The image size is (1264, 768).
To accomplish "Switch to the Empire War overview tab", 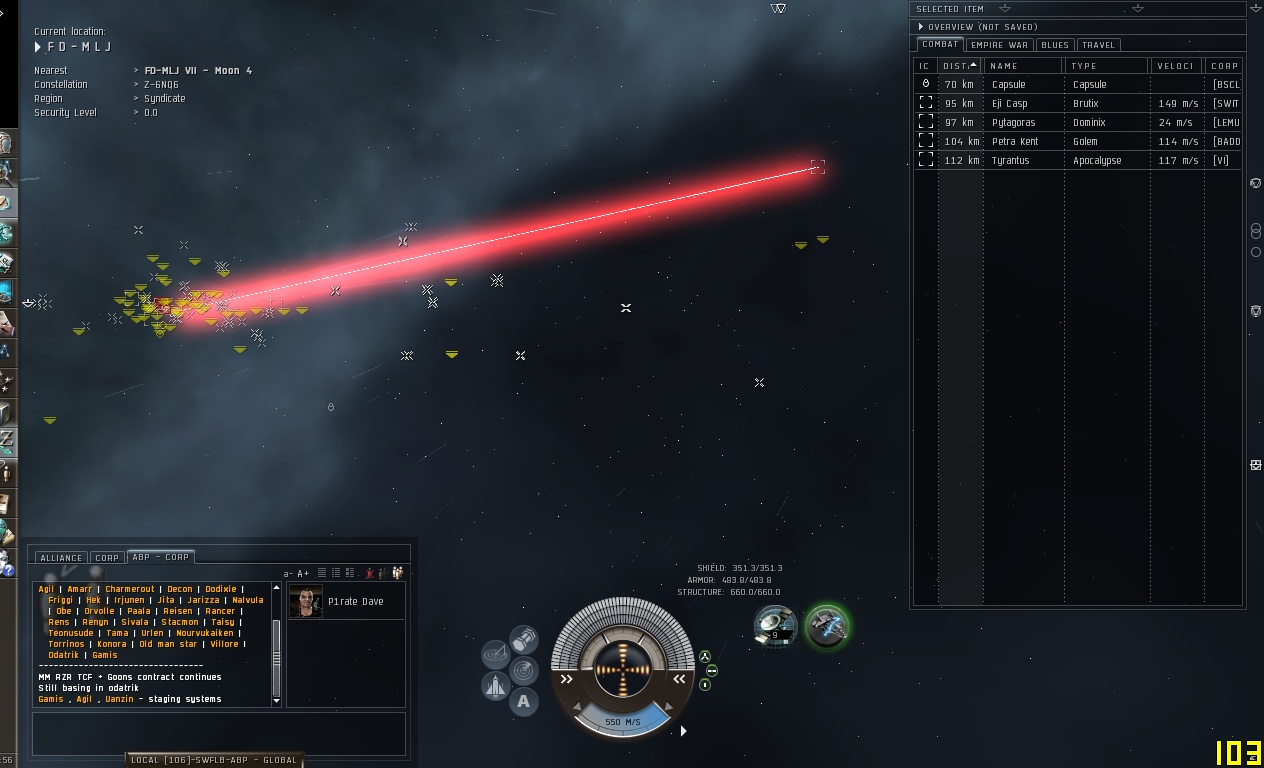I will click(1000, 45).
